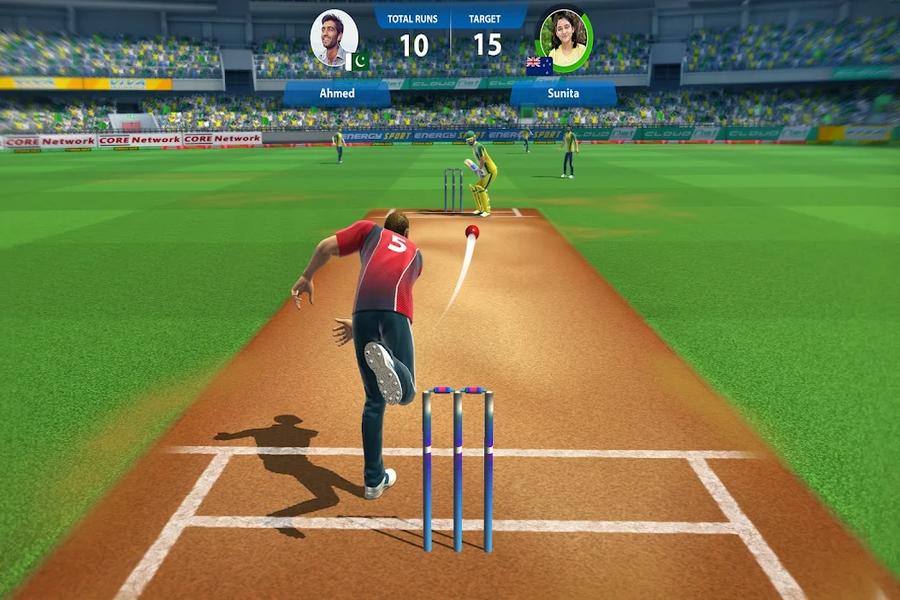
Task: Tap Sunita's player avatar portrait
Action: coord(565,40)
